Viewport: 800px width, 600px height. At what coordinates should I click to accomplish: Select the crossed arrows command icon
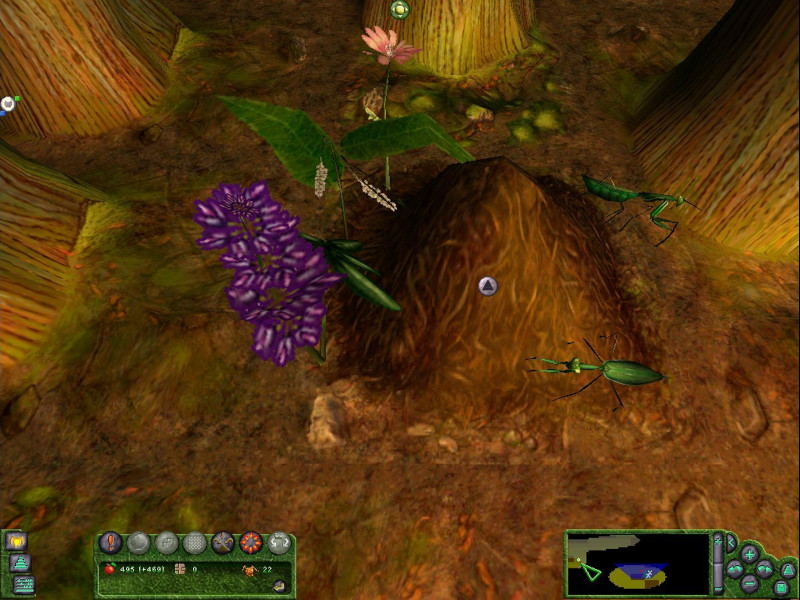pos(223,543)
